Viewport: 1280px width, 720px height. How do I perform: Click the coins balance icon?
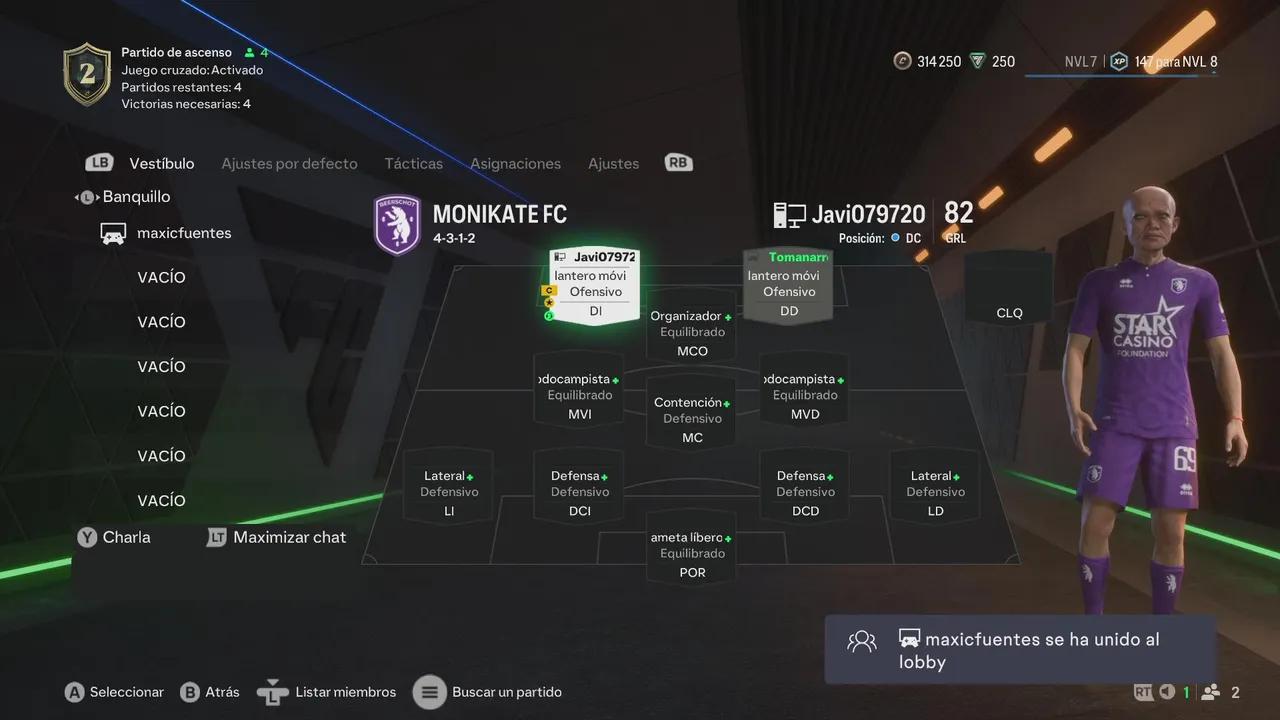903,61
